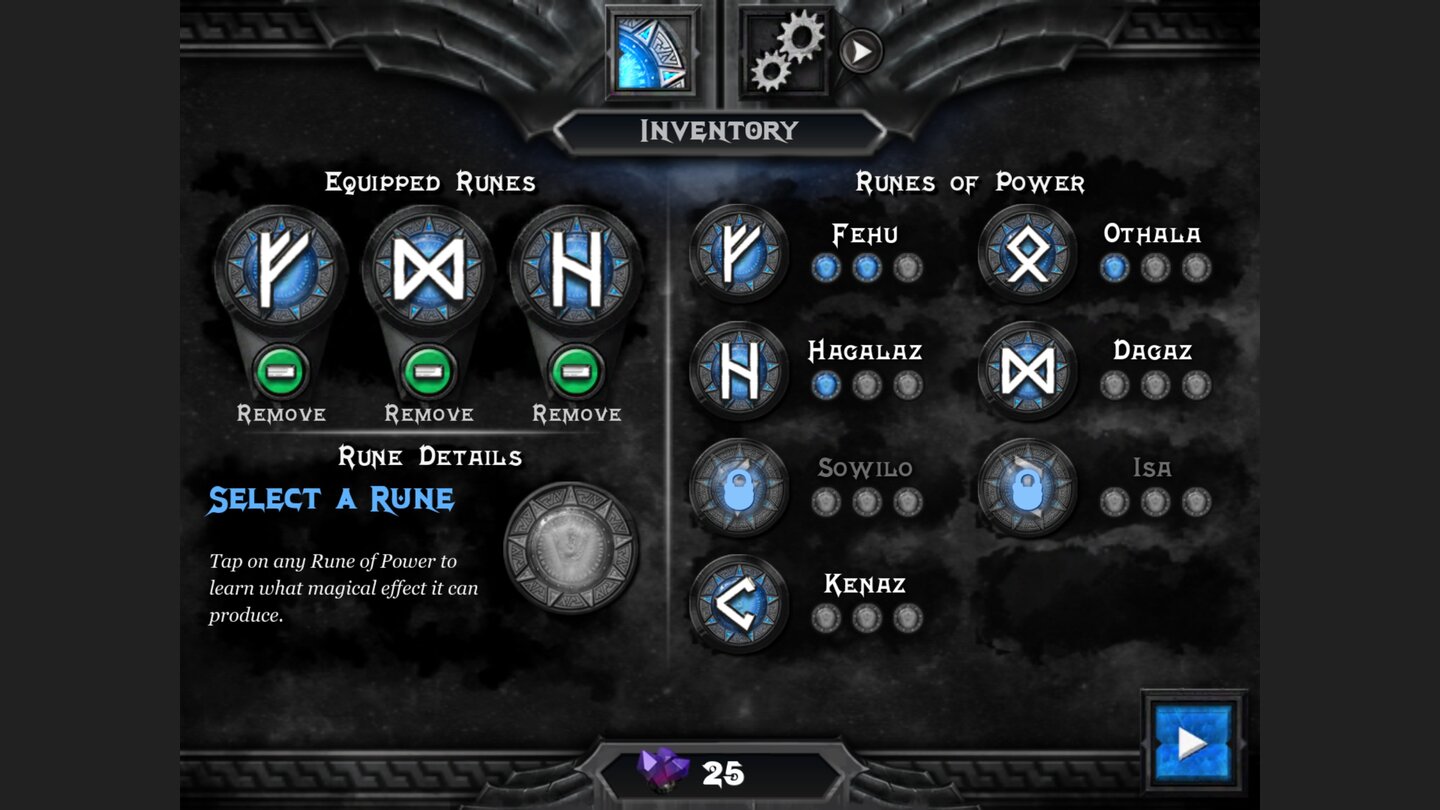The height and width of the screenshot is (810, 1440).
Task: Switch to the gears tab beside Inventory
Action: (x=786, y=48)
